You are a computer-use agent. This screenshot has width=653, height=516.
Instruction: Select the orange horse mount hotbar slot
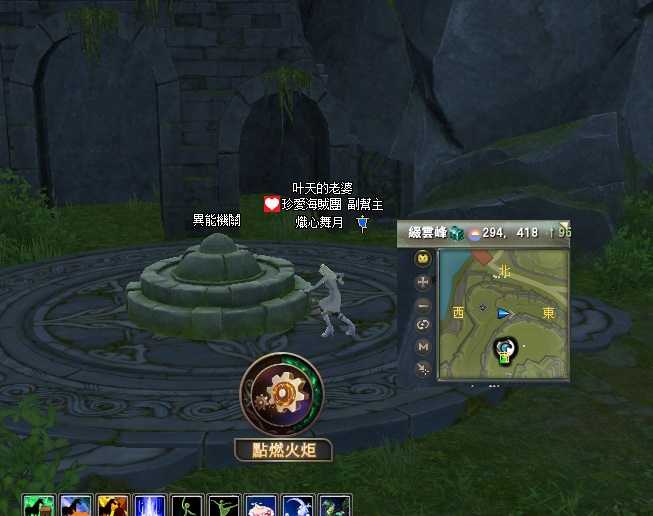tap(113, 505)
